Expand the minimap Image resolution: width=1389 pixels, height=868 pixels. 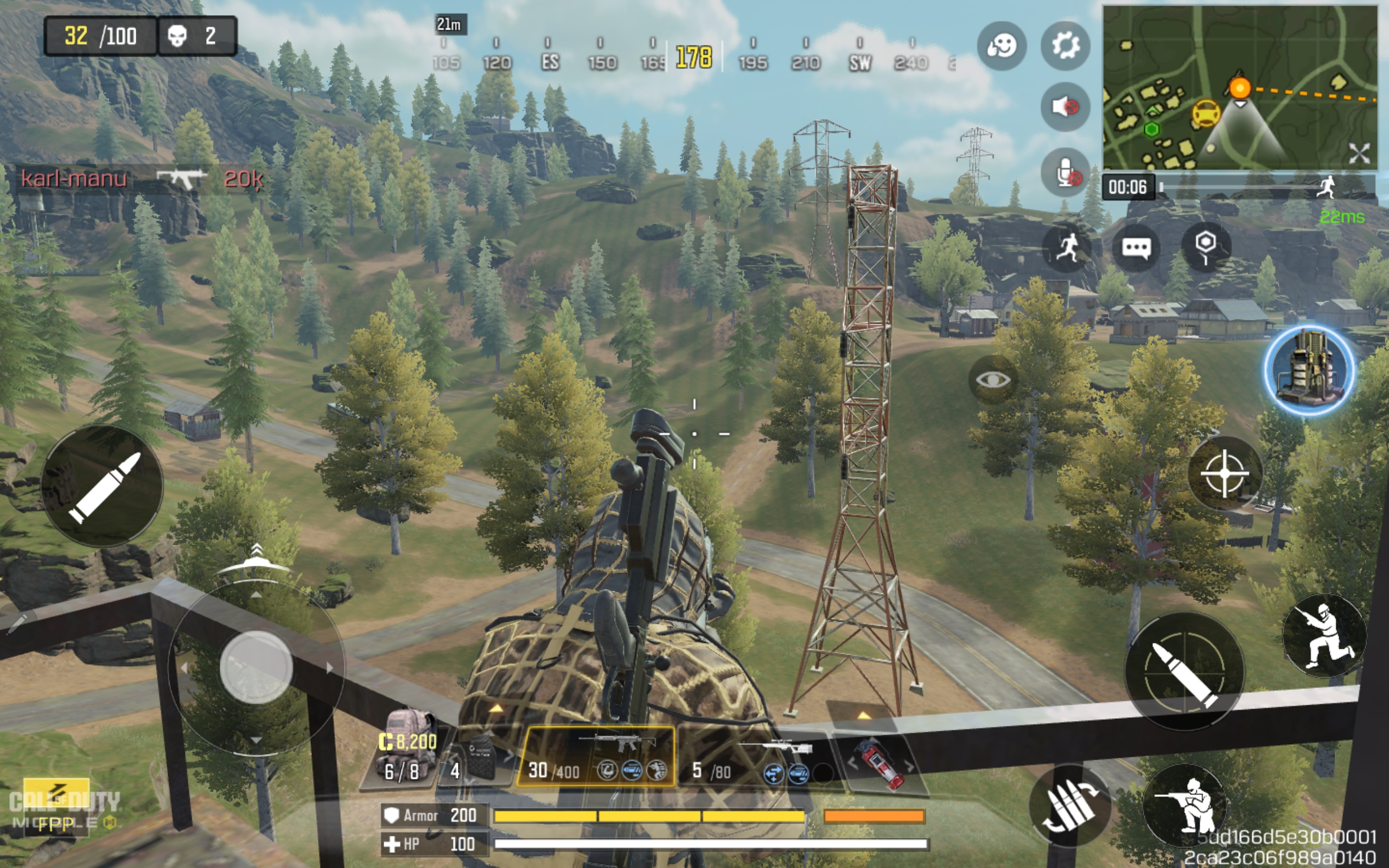1359,154
